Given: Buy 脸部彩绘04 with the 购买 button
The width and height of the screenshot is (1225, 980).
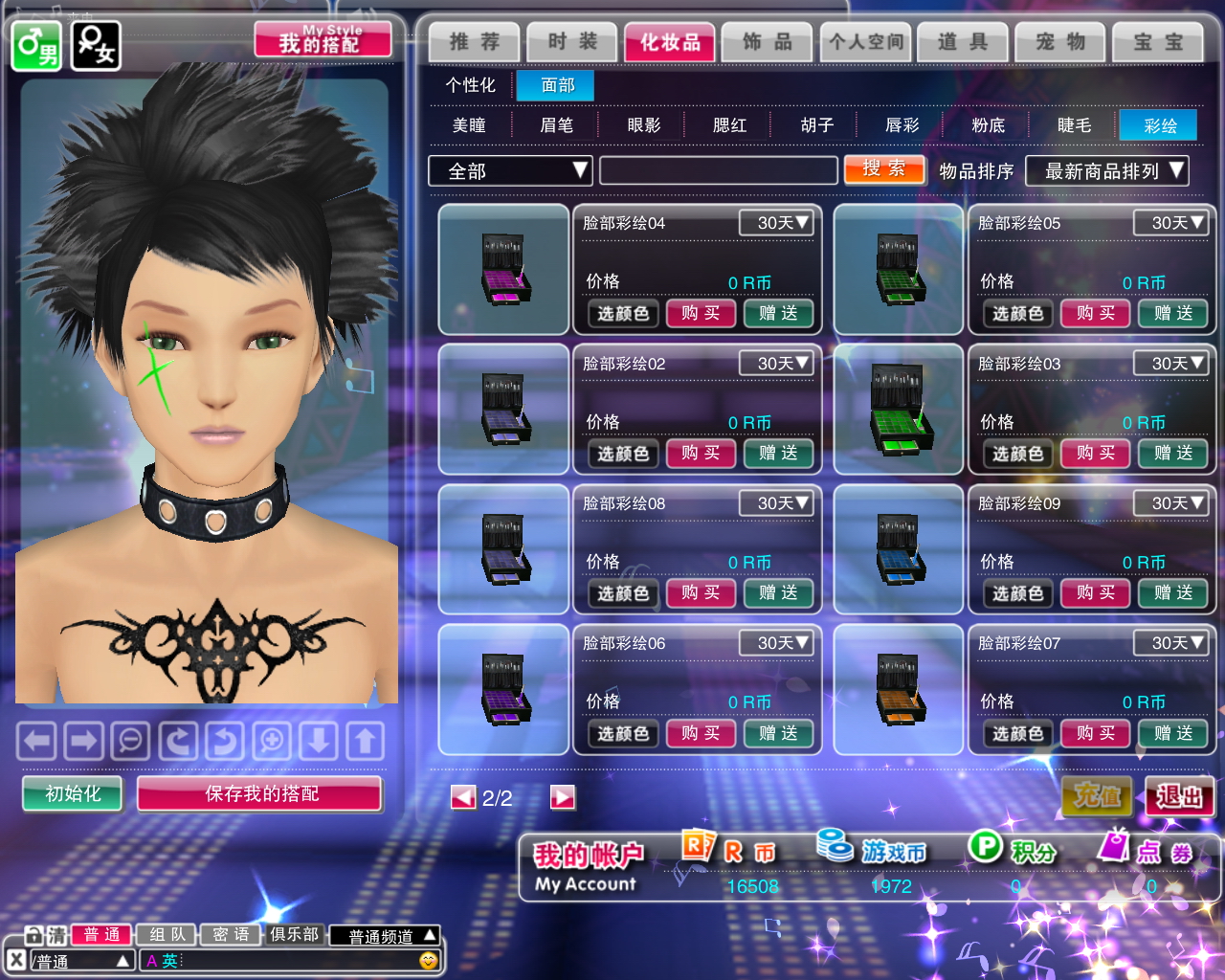Looking at the screenshot, I should pyautogui.click(x=701, y=313).
